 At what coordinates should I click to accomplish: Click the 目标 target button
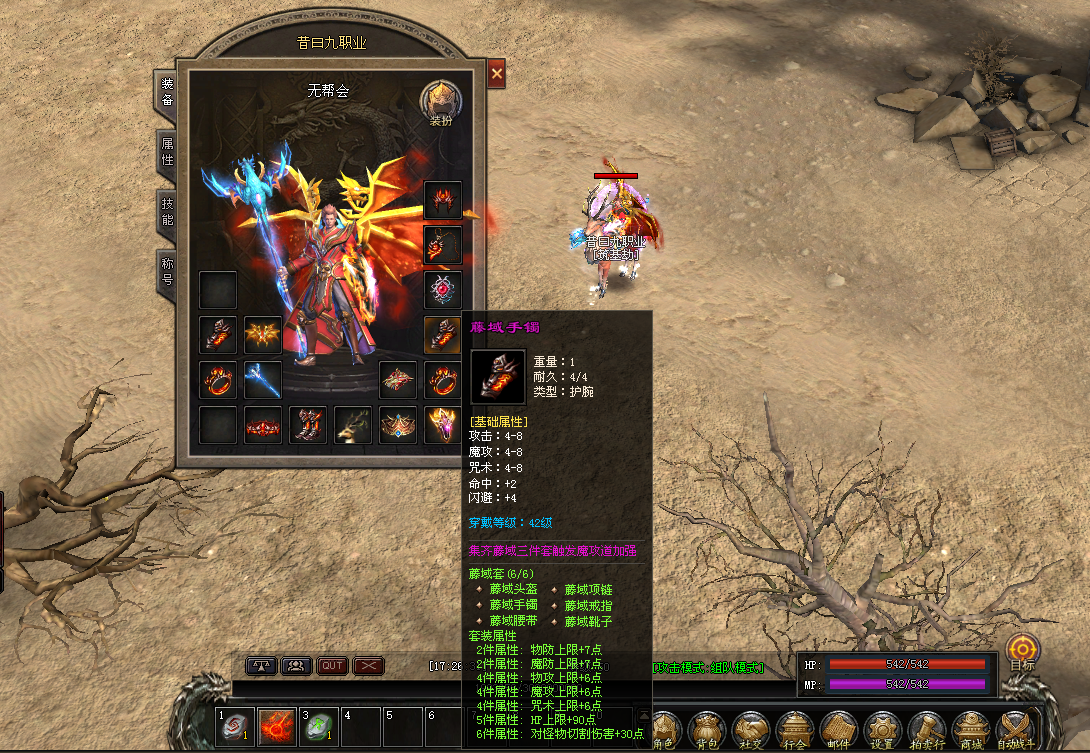[1022, 652]
